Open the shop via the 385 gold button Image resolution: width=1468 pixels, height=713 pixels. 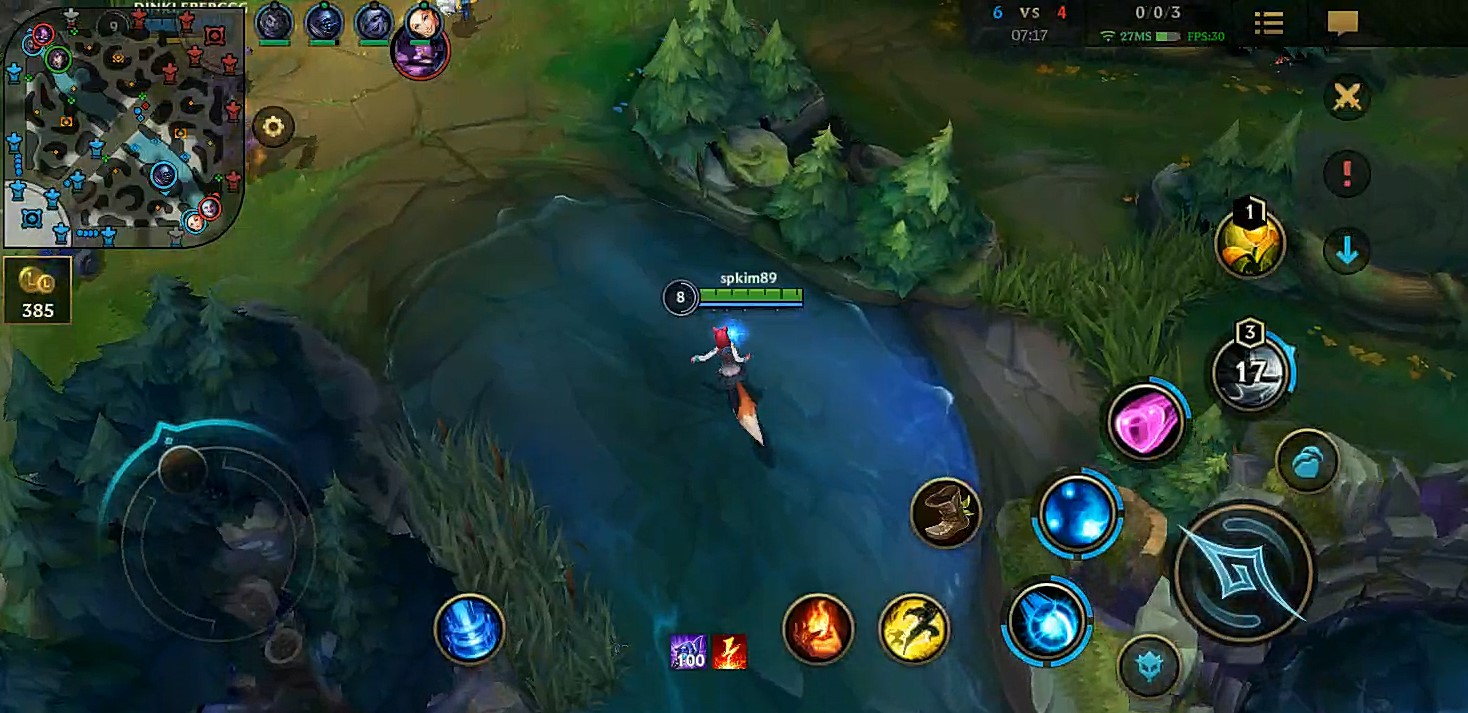(38, 292)
